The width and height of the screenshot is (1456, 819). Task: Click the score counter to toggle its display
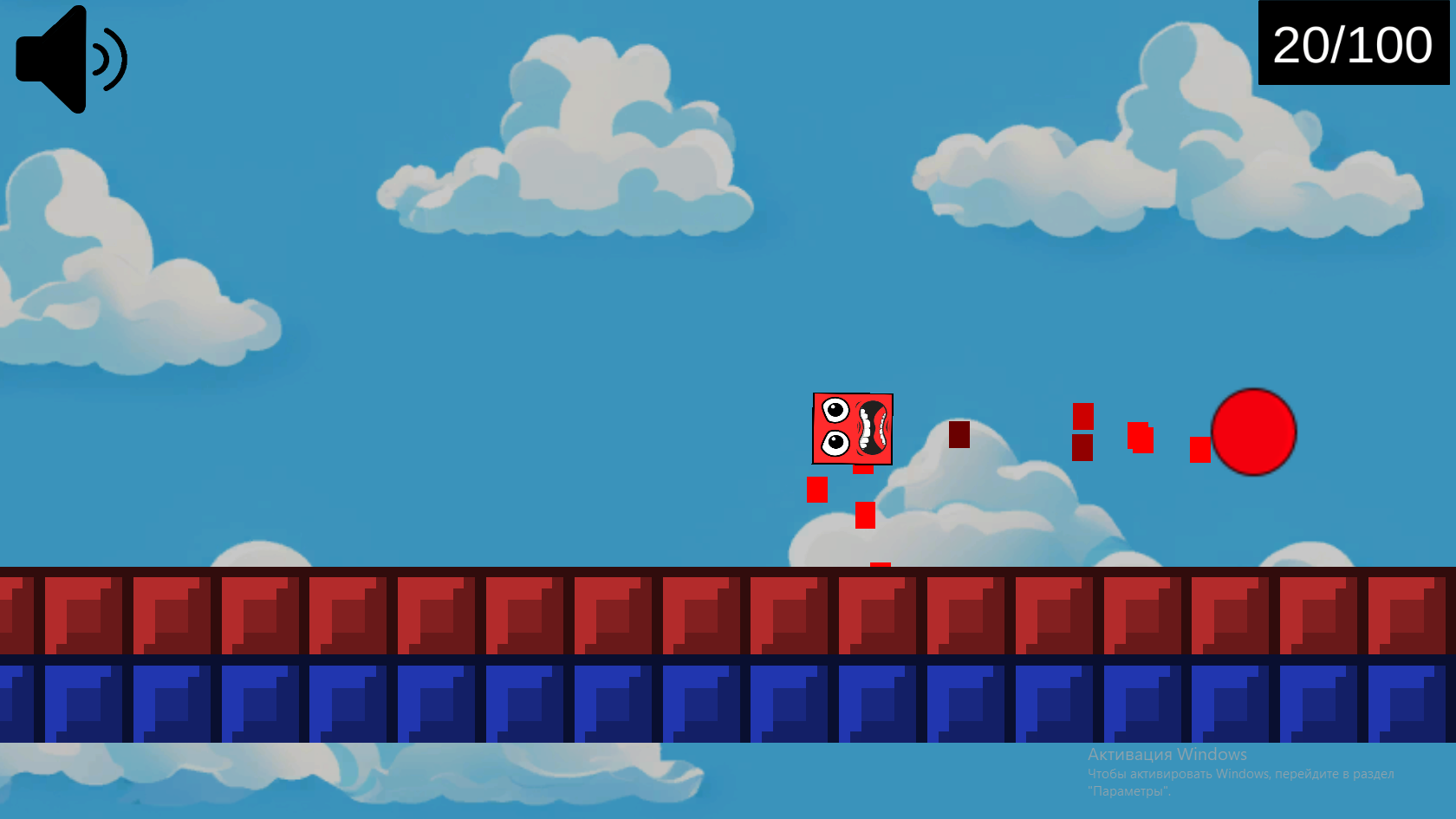coord(1353,45)
